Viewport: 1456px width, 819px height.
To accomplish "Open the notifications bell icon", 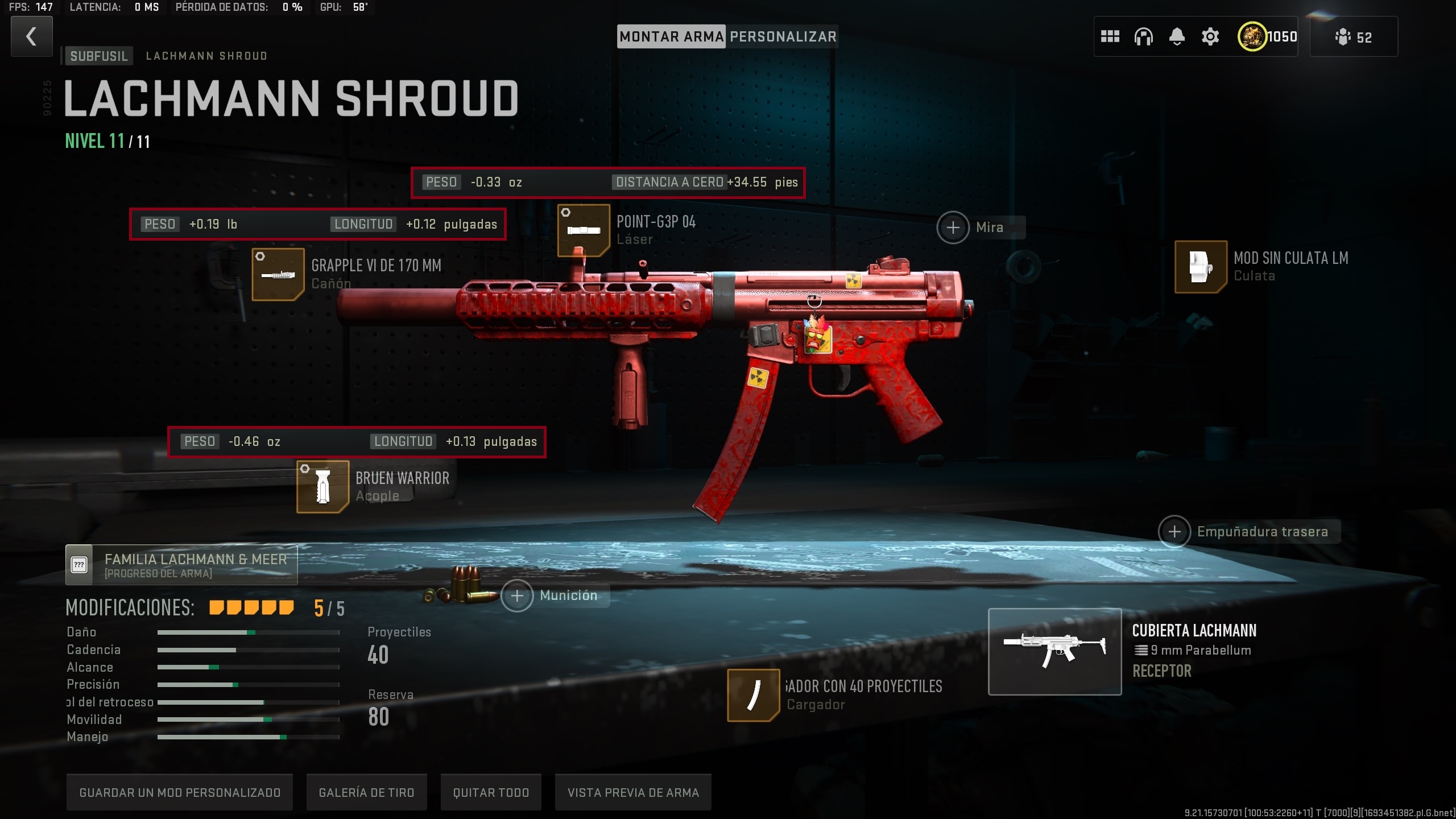I will [x=1177, y=36].
